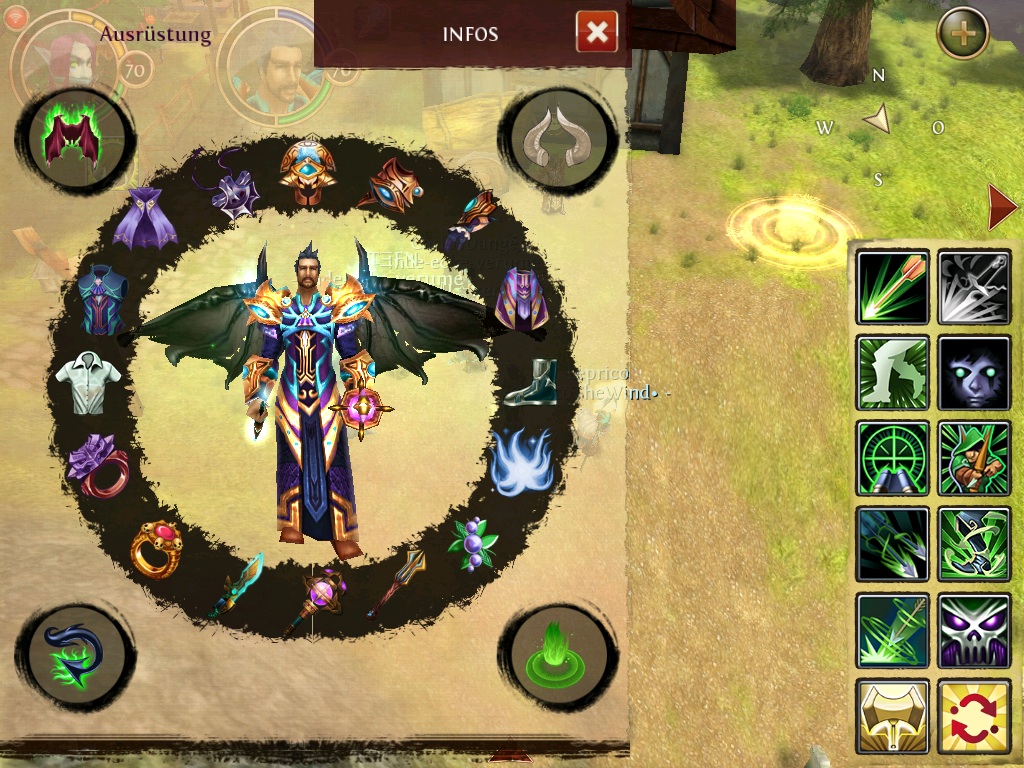
Task: Expand the red arrow side panel
Action: (1001, 207)
